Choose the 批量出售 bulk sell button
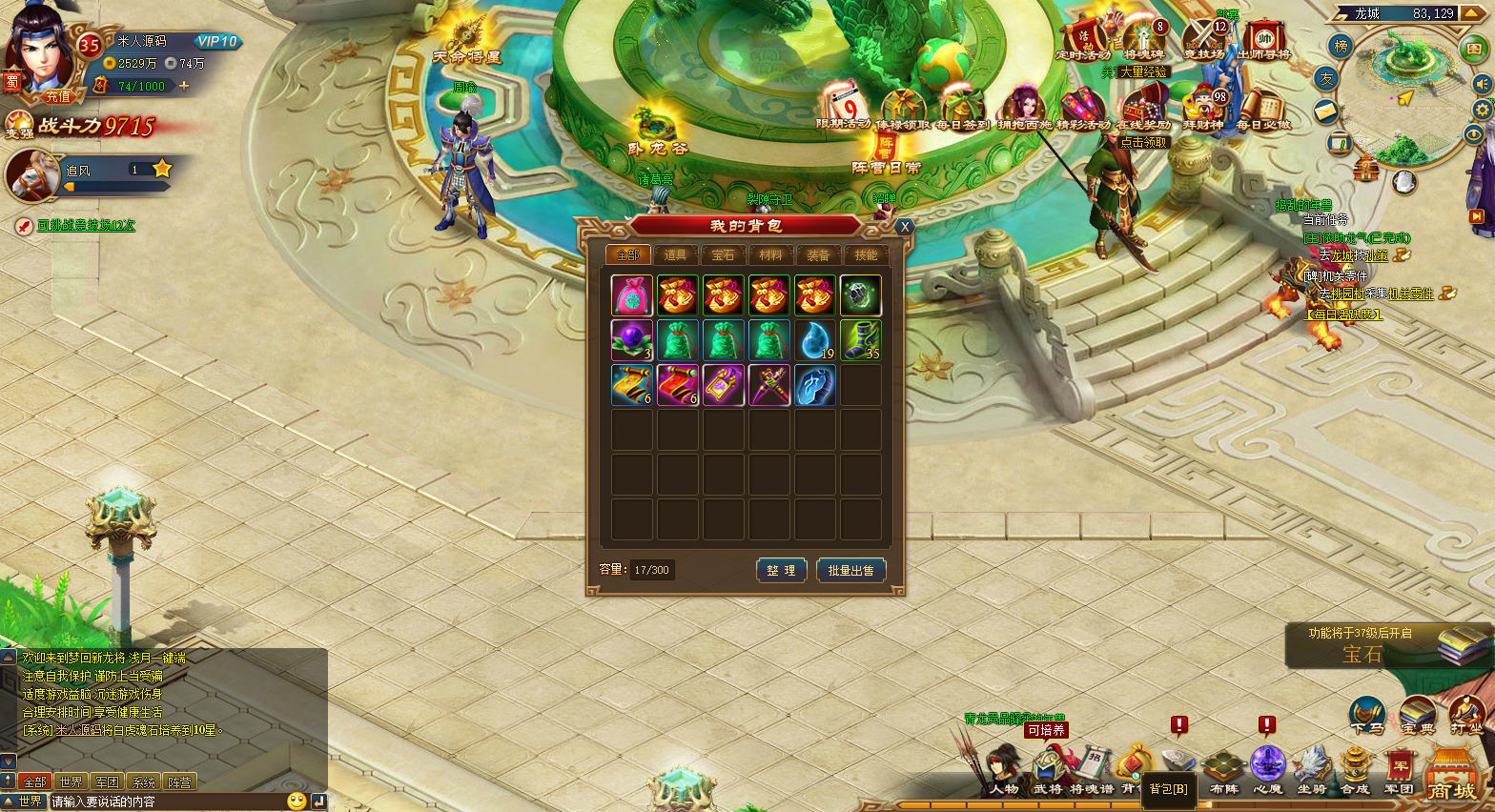The image size is (1495, 812). point(850,570)
